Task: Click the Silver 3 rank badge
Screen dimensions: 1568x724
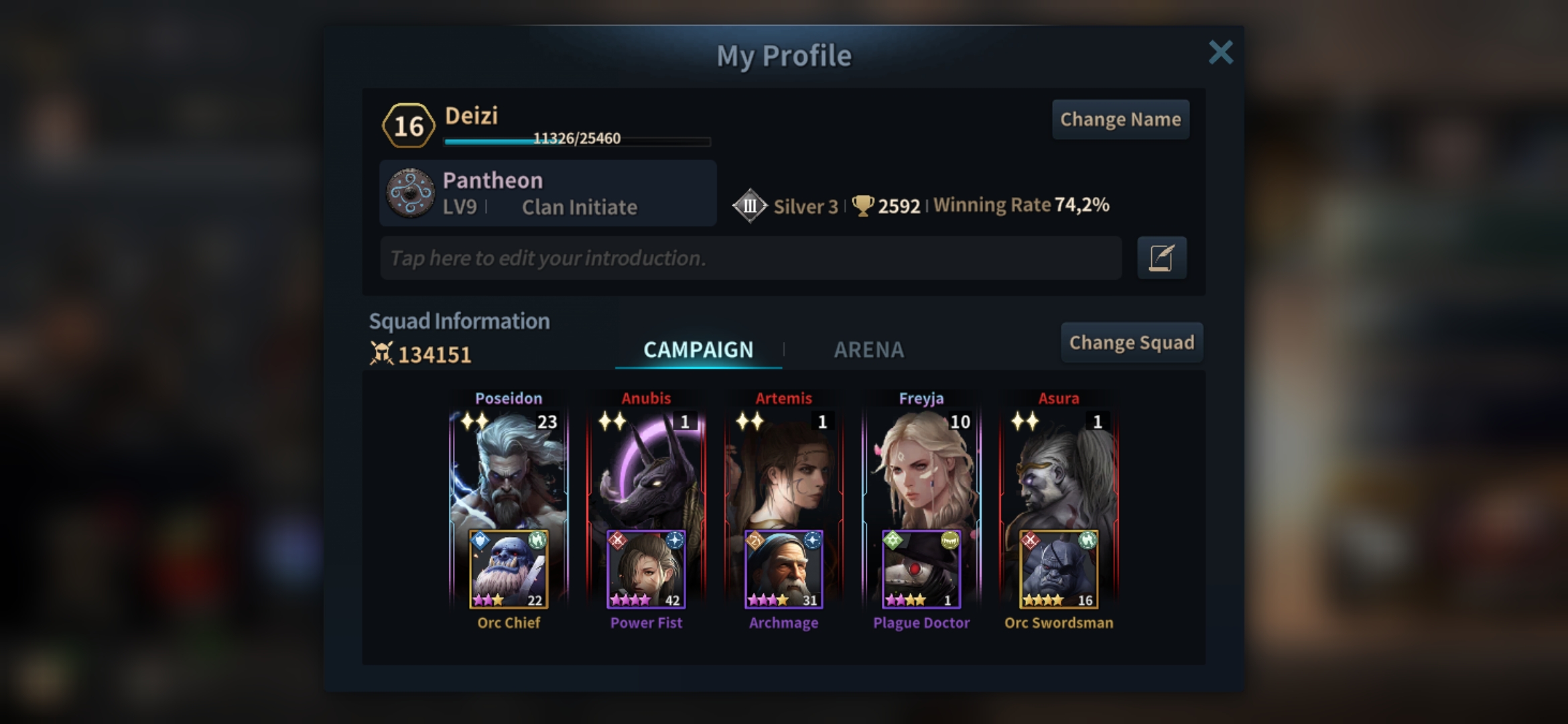Action: click(x=750, y=206)
